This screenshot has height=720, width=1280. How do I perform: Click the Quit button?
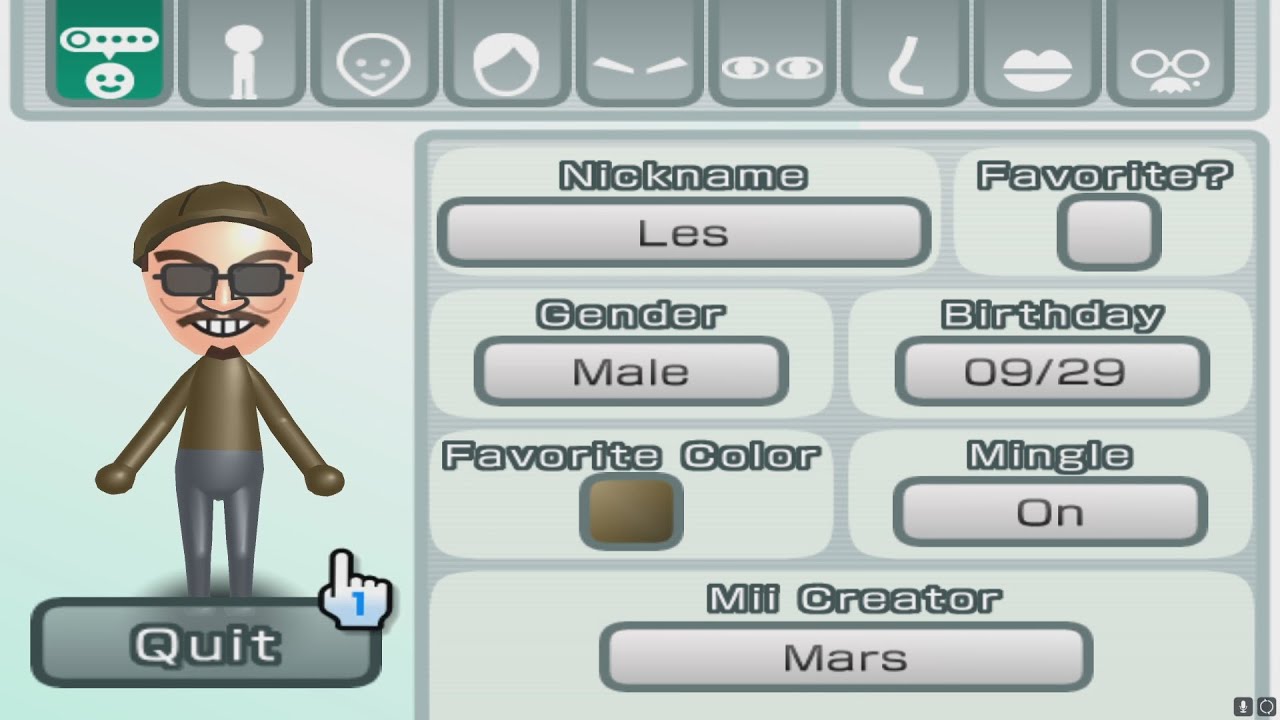point(206,644)
